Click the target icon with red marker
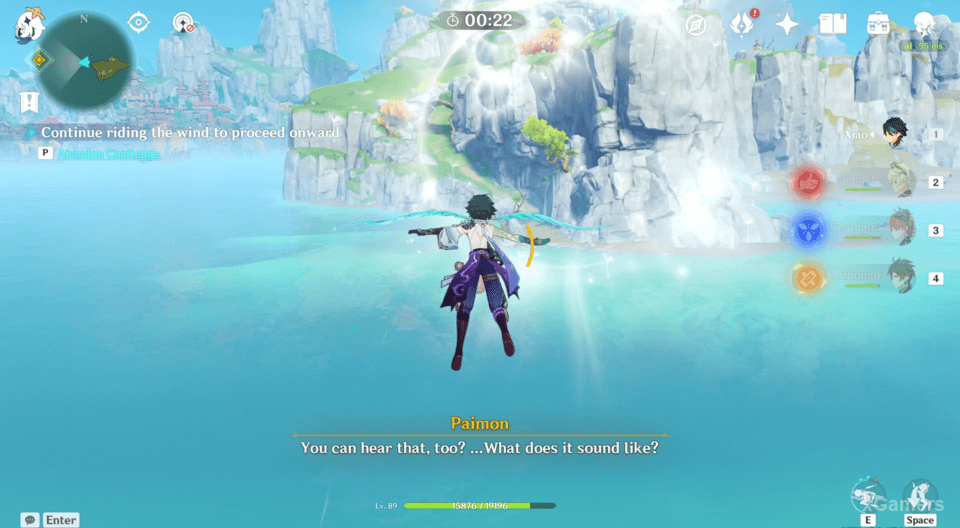 point(183,23)
